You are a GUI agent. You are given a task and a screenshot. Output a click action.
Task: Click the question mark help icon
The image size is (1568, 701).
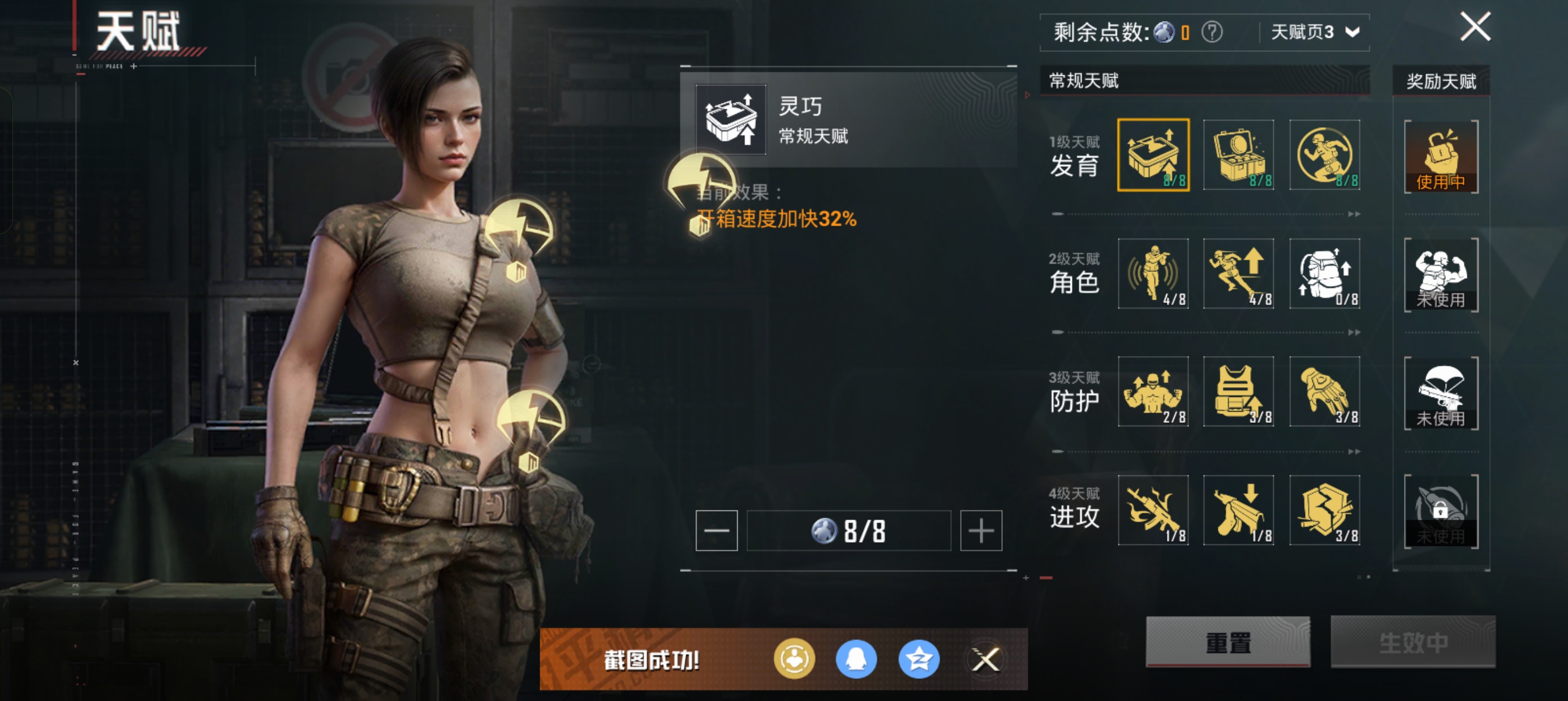(1211, 32)
